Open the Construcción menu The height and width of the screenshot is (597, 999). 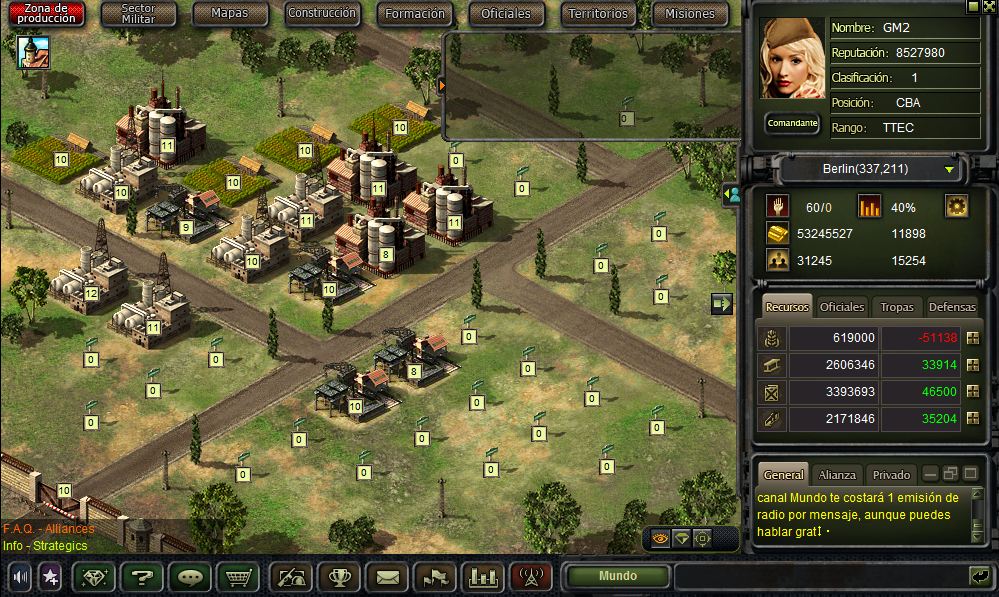click(x=321, y=14)
